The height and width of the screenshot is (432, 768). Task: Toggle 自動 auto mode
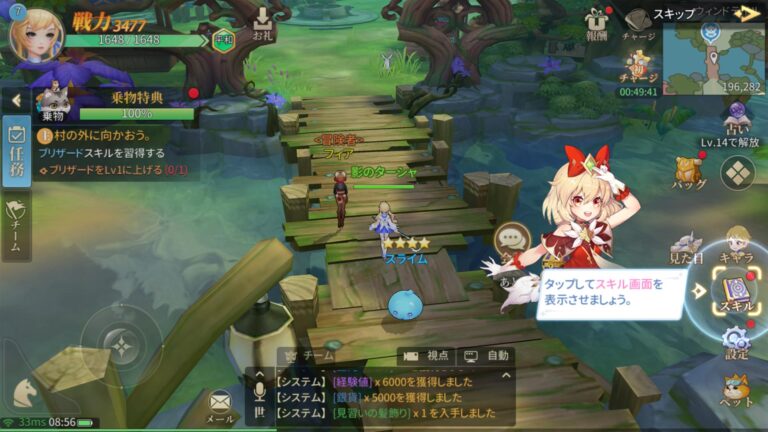point(487,355)
